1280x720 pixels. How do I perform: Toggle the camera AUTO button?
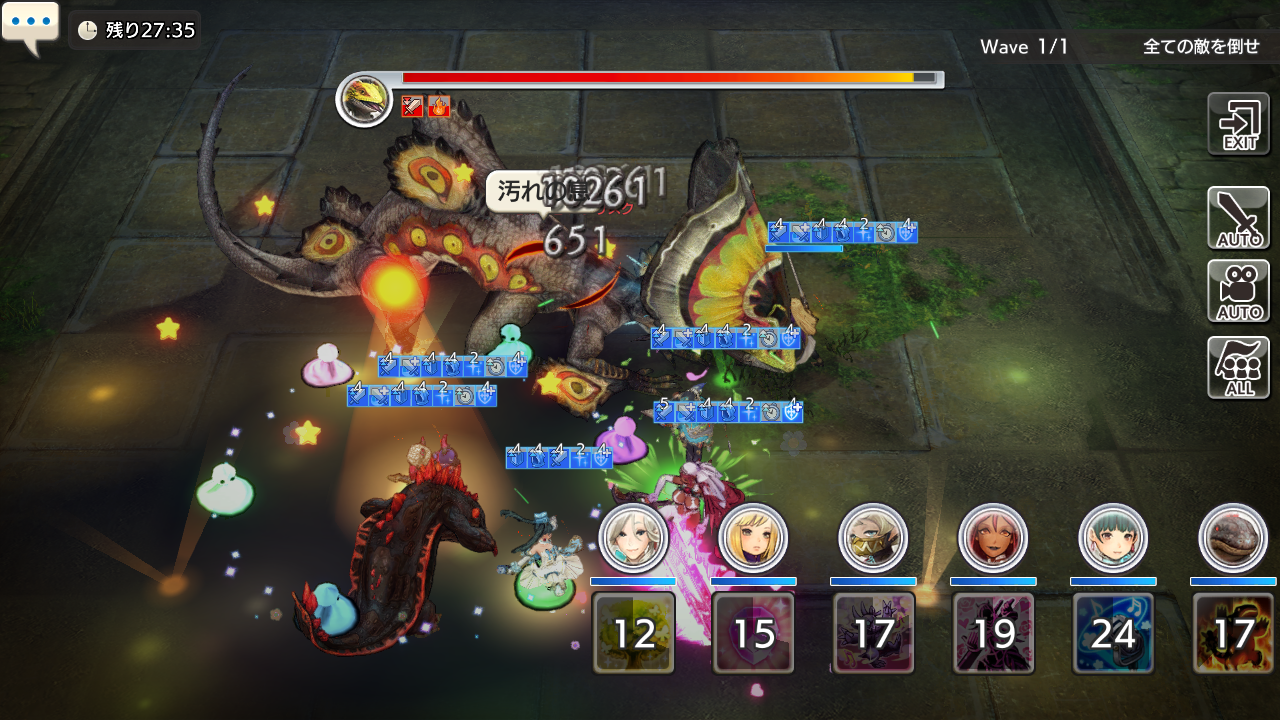[1238, 291]
